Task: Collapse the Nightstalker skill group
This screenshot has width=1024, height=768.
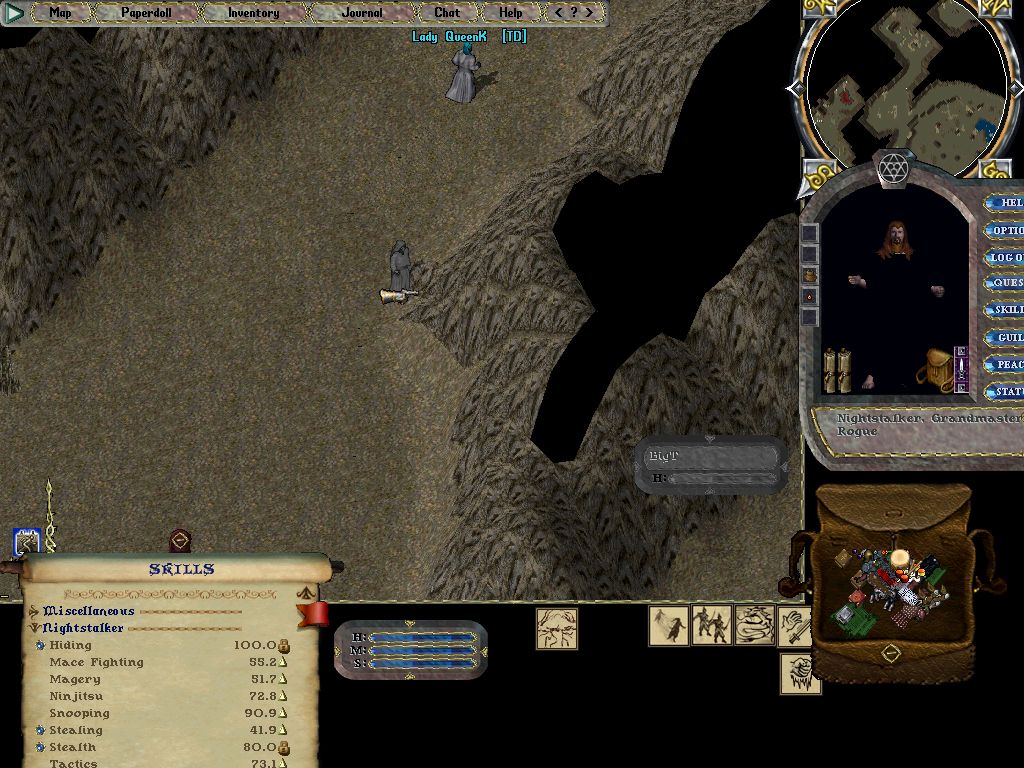Action: [x=34, y=628]
